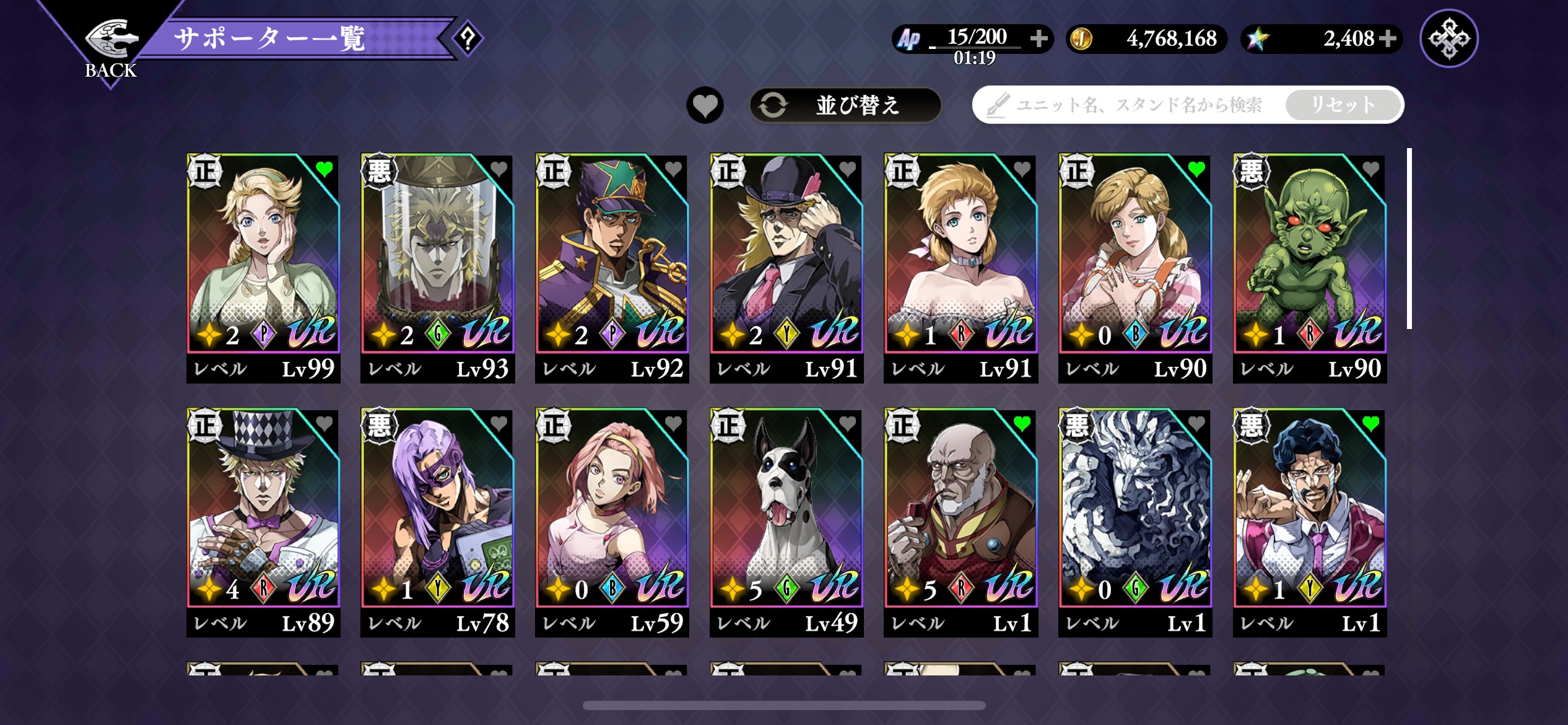Open the circular ornate menu button

[x=1448, y=38]
